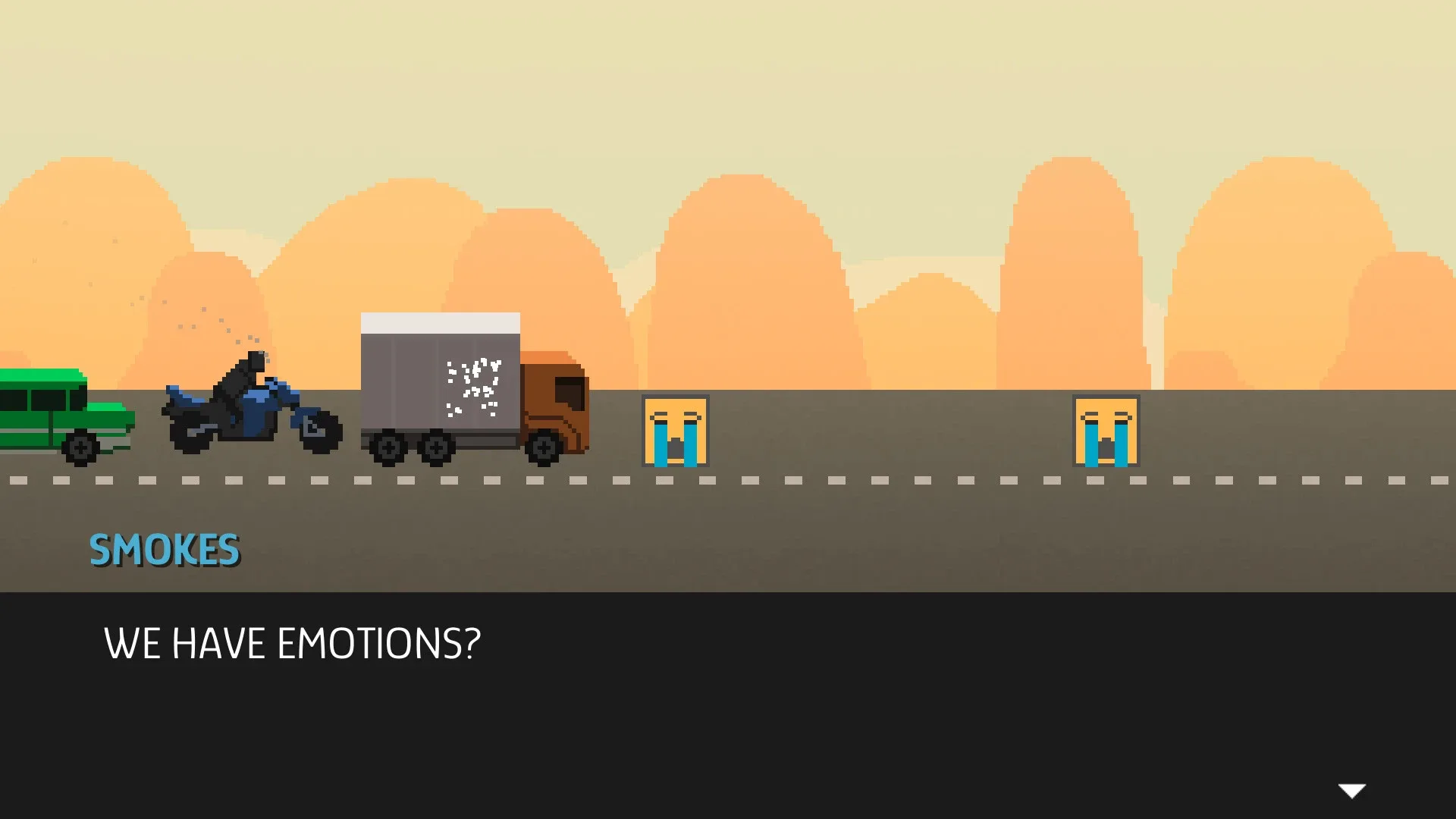
Task: Click the advance-dialogue arrow
Action: (1353, 791)
